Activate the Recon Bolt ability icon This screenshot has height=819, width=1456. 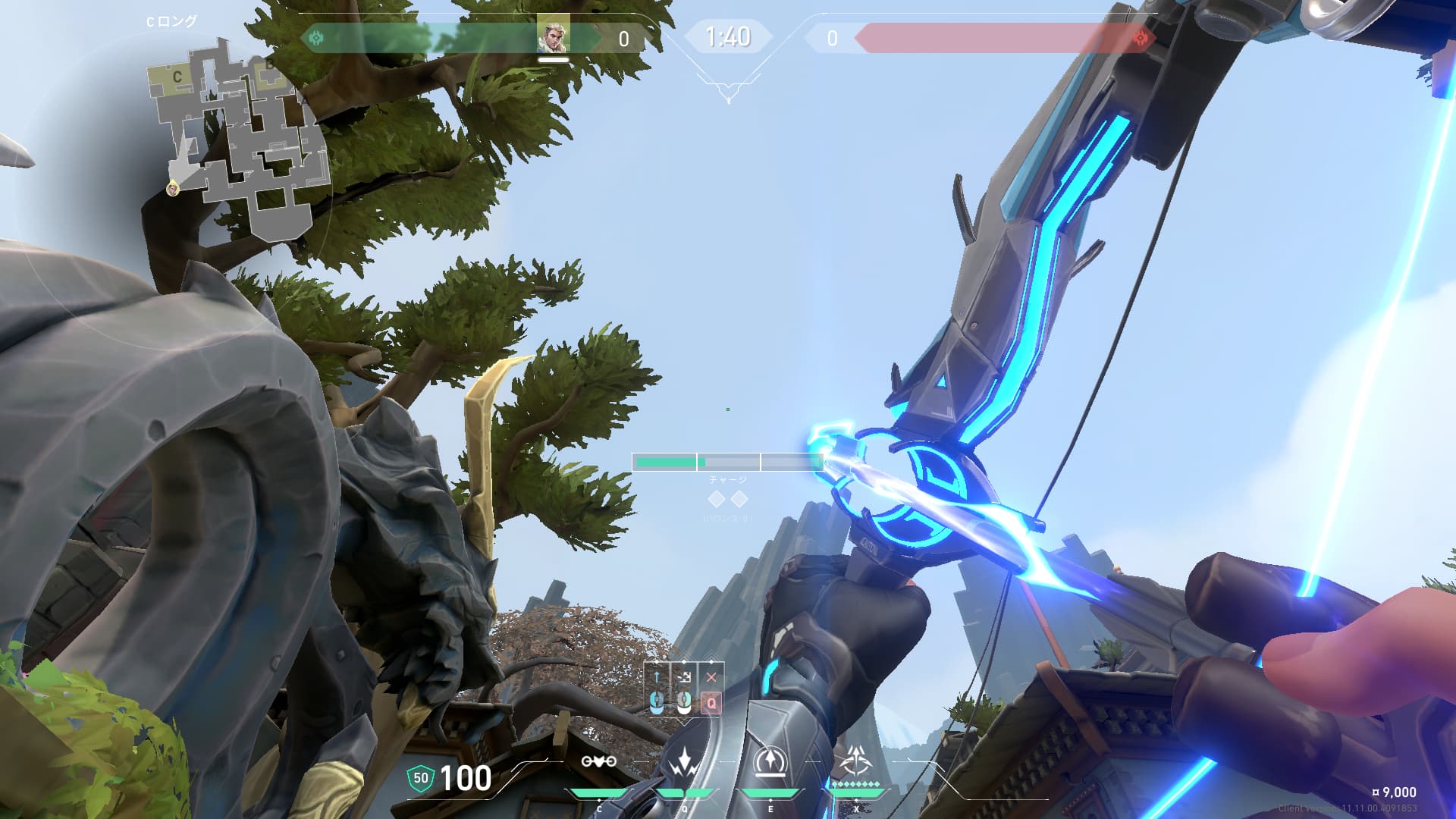pyautogui.click(x=770, y=761)
